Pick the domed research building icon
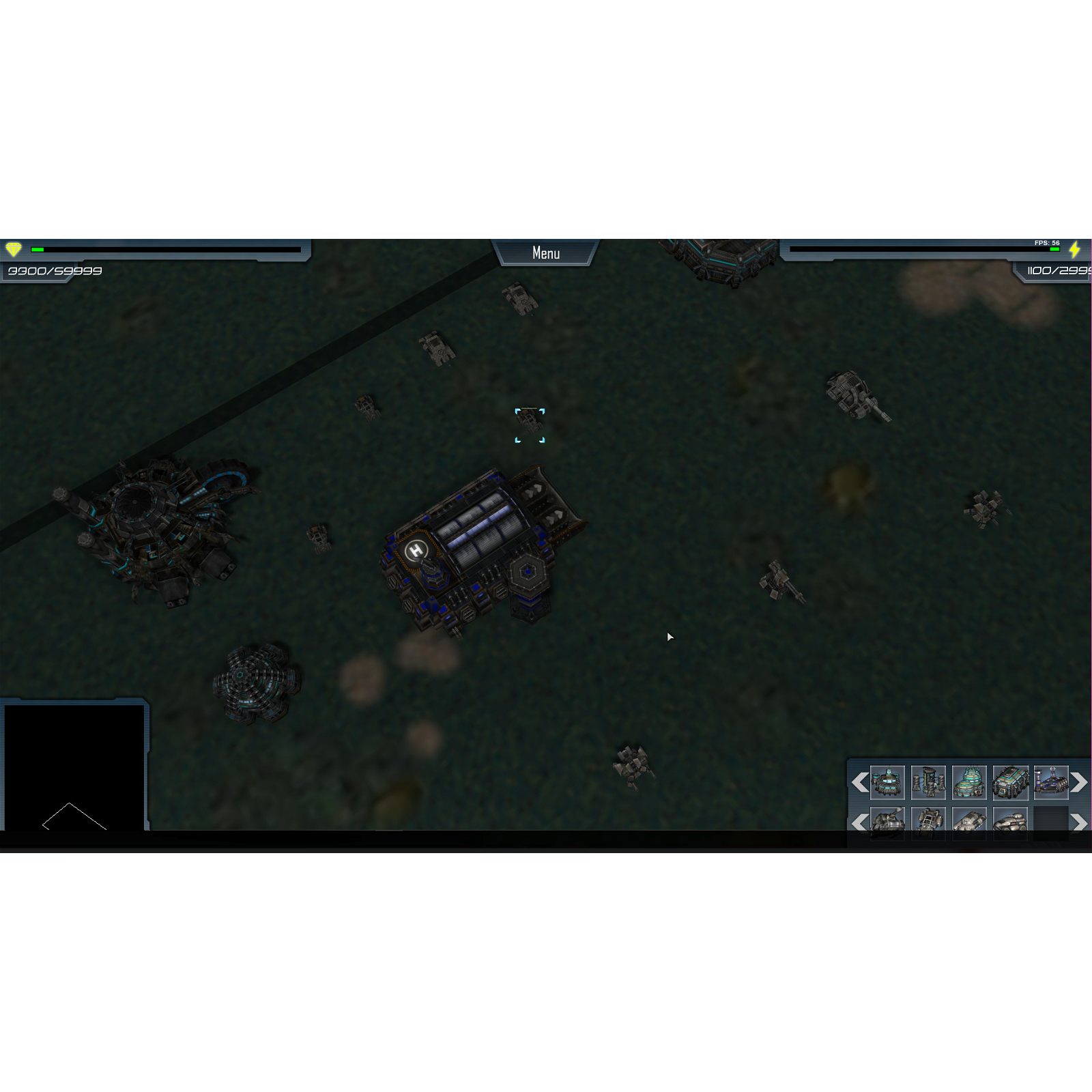 click(968, 782)
